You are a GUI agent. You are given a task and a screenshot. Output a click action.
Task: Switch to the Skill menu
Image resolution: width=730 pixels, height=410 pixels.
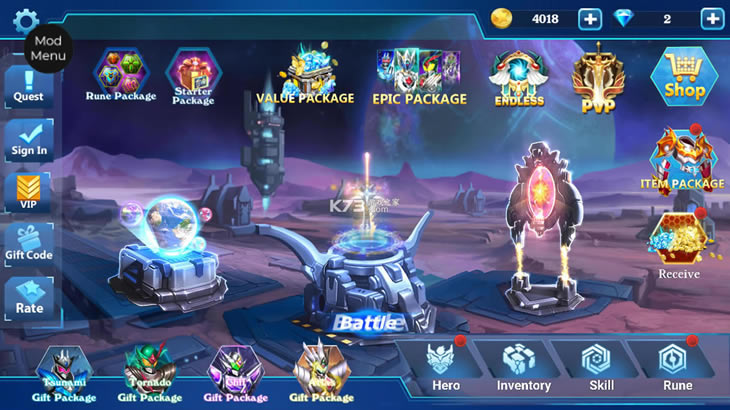(601, 367)
